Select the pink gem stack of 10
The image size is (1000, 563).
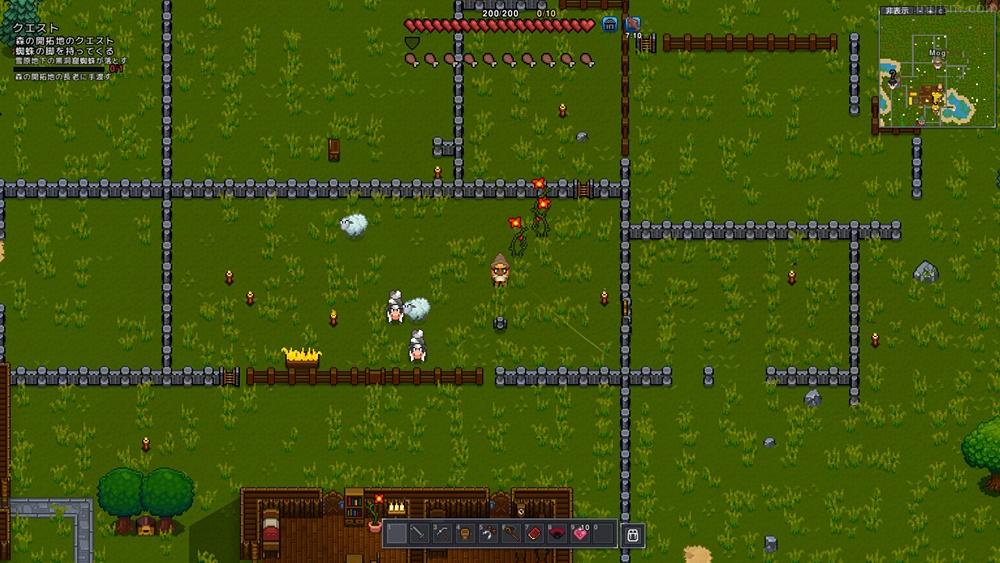[x=580, y=534]
